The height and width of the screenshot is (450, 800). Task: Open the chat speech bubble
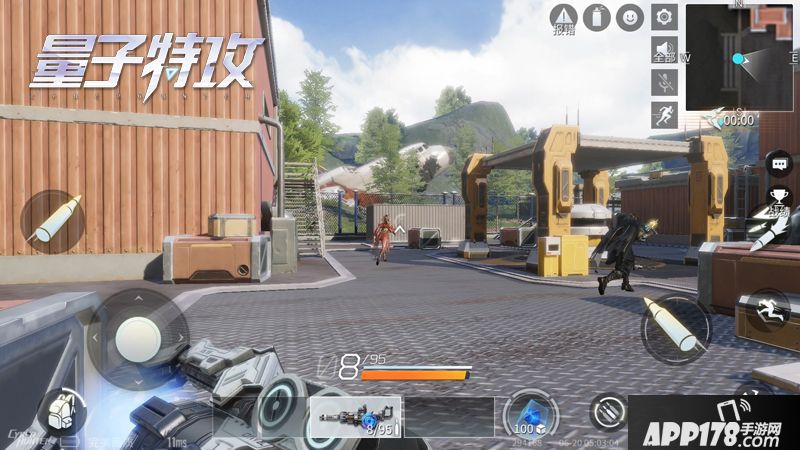tap(778, 162)
